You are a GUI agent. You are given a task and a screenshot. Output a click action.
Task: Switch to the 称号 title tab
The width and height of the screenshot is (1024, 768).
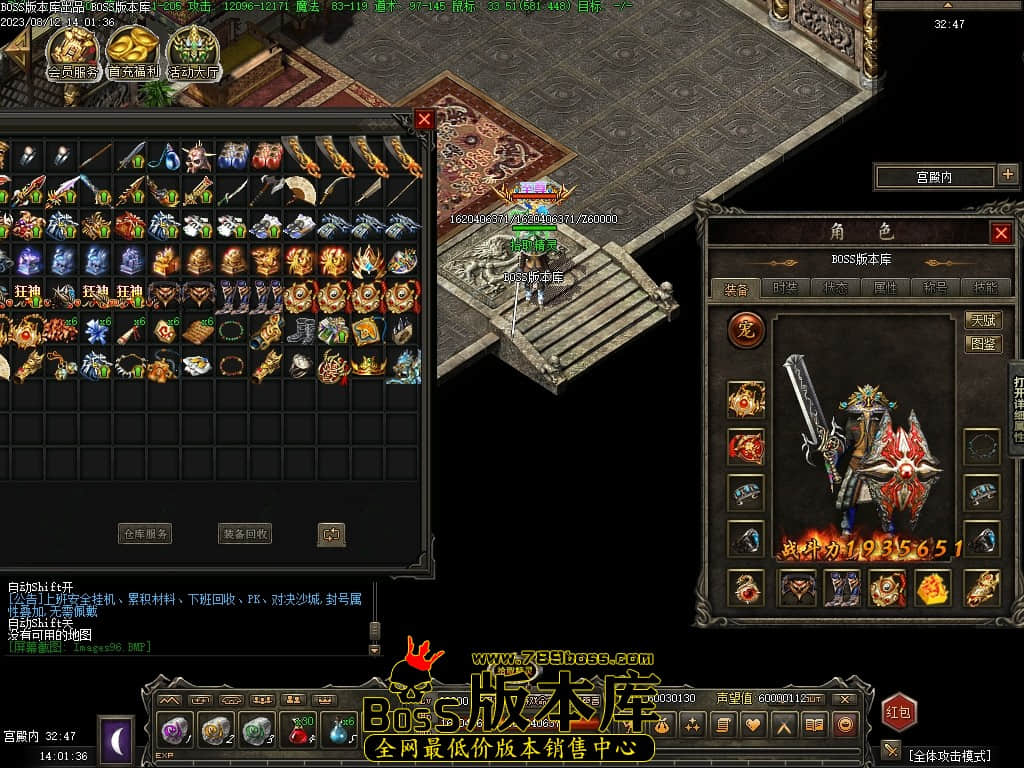936,288
